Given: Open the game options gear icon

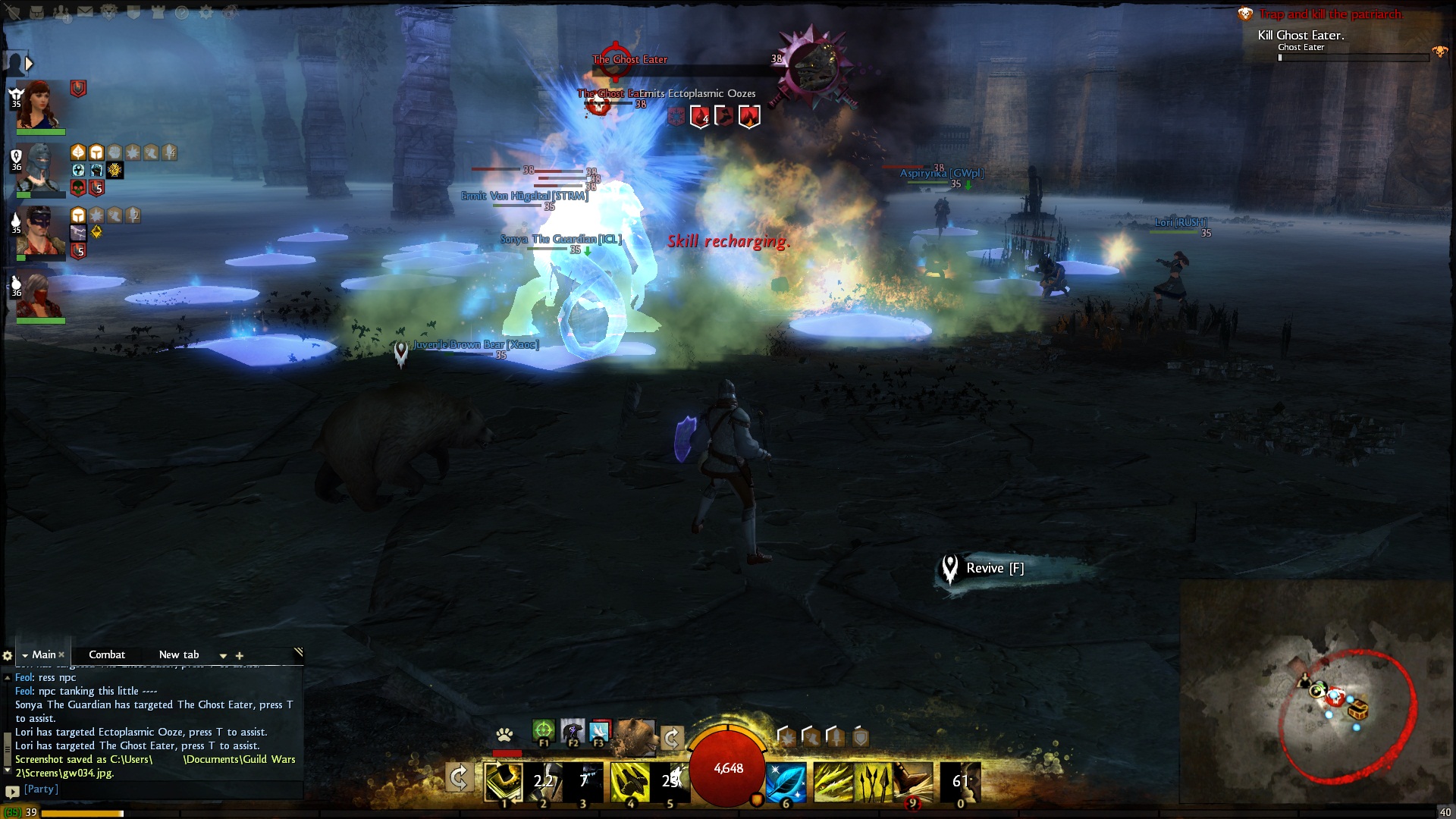Looking at the screenshot, I should (206, 12).
